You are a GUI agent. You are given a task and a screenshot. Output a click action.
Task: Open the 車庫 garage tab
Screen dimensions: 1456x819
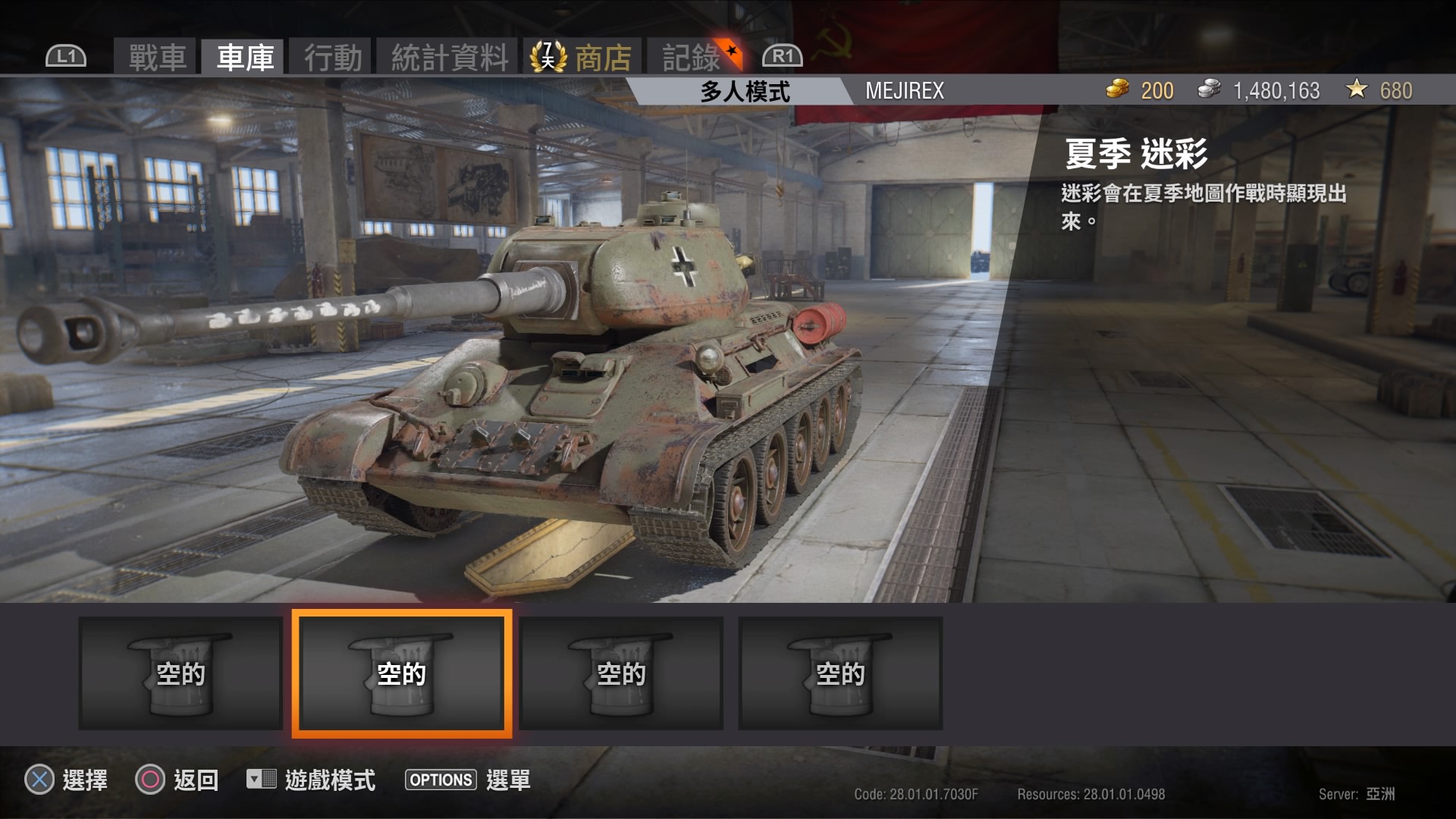[x=244, y=57]
